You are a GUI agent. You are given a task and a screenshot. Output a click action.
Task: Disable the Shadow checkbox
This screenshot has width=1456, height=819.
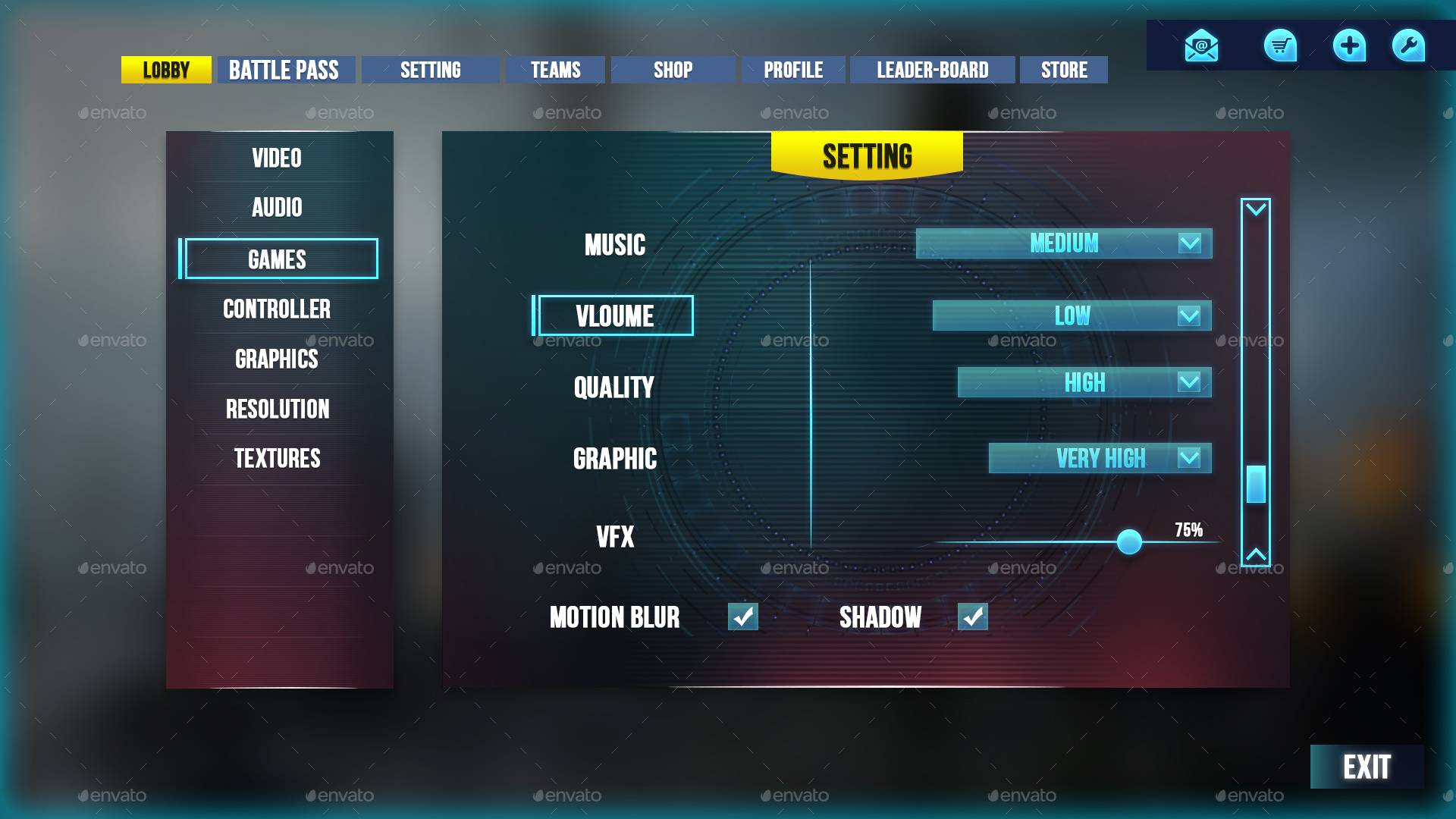coord(973,617)
